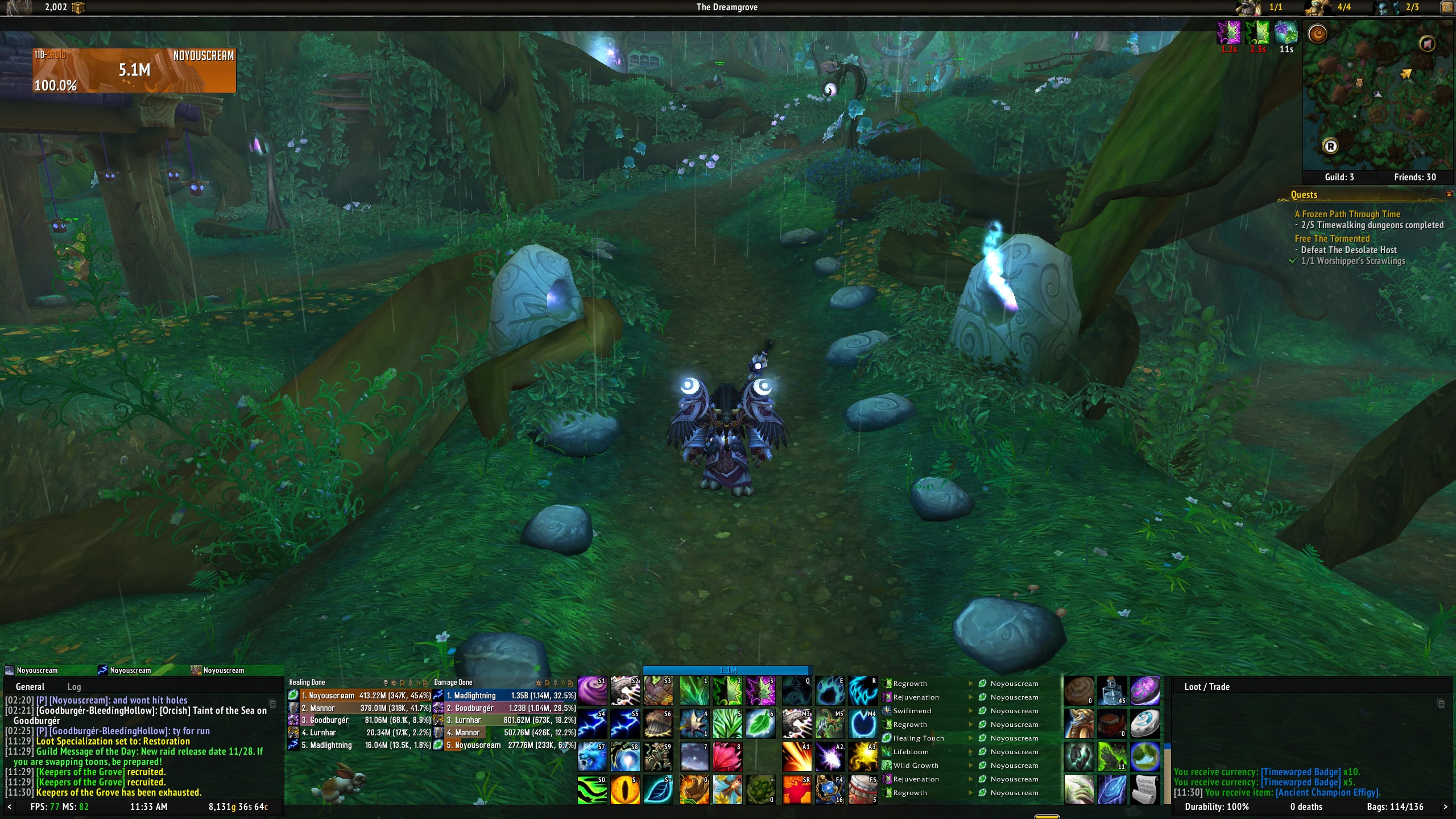Click the order hall icon on minimap

pyautogui.click(x=1317, y=34)
